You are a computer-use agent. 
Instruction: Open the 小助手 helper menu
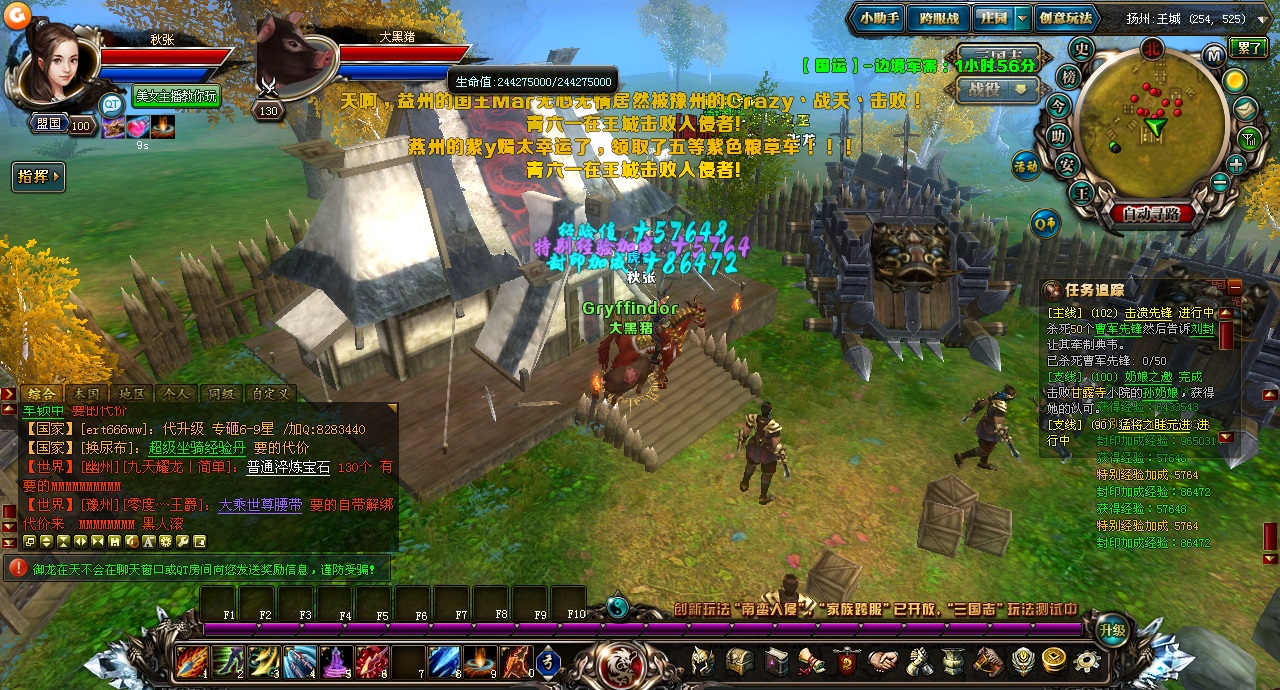[x=879, y=18]
